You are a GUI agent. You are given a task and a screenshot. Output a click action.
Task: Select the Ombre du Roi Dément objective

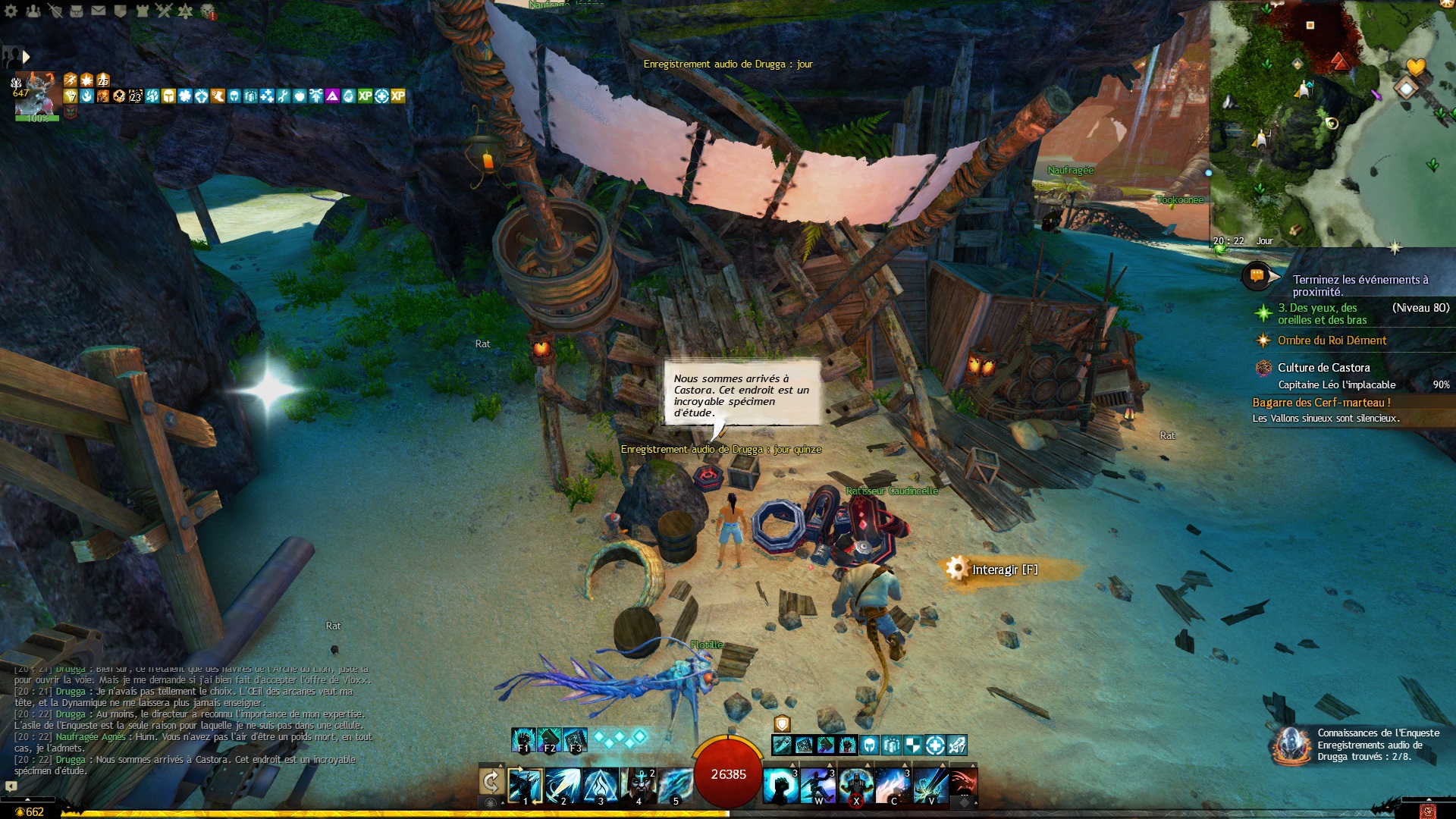[1332, 340]
